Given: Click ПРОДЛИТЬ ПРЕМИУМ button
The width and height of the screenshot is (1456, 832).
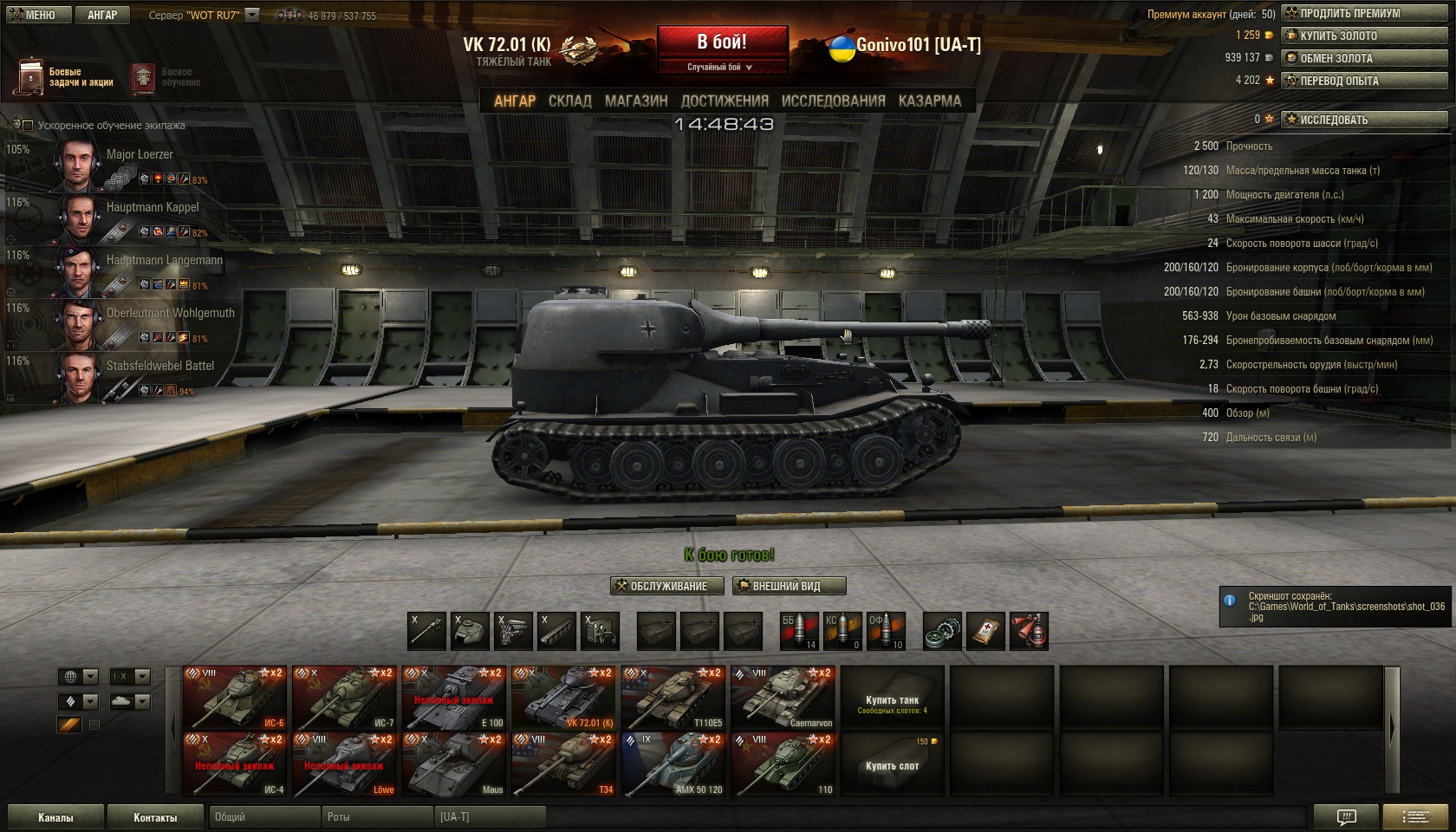Looking at the screenshot, I should coord(1364,13).
